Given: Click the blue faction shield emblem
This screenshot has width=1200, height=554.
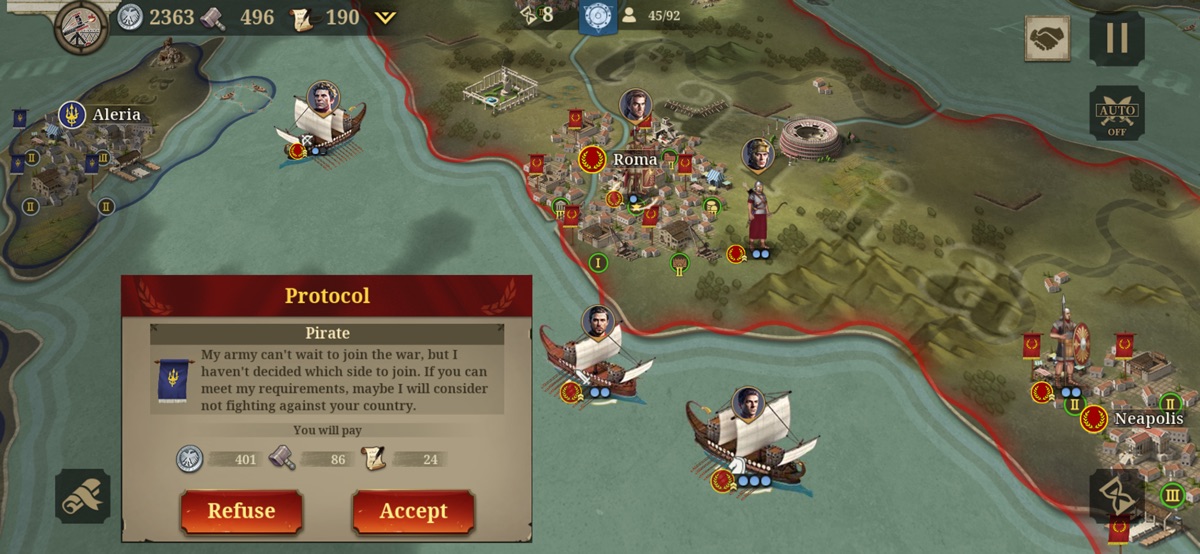Looking at the screenshot, I should click(x=598, y=16).
